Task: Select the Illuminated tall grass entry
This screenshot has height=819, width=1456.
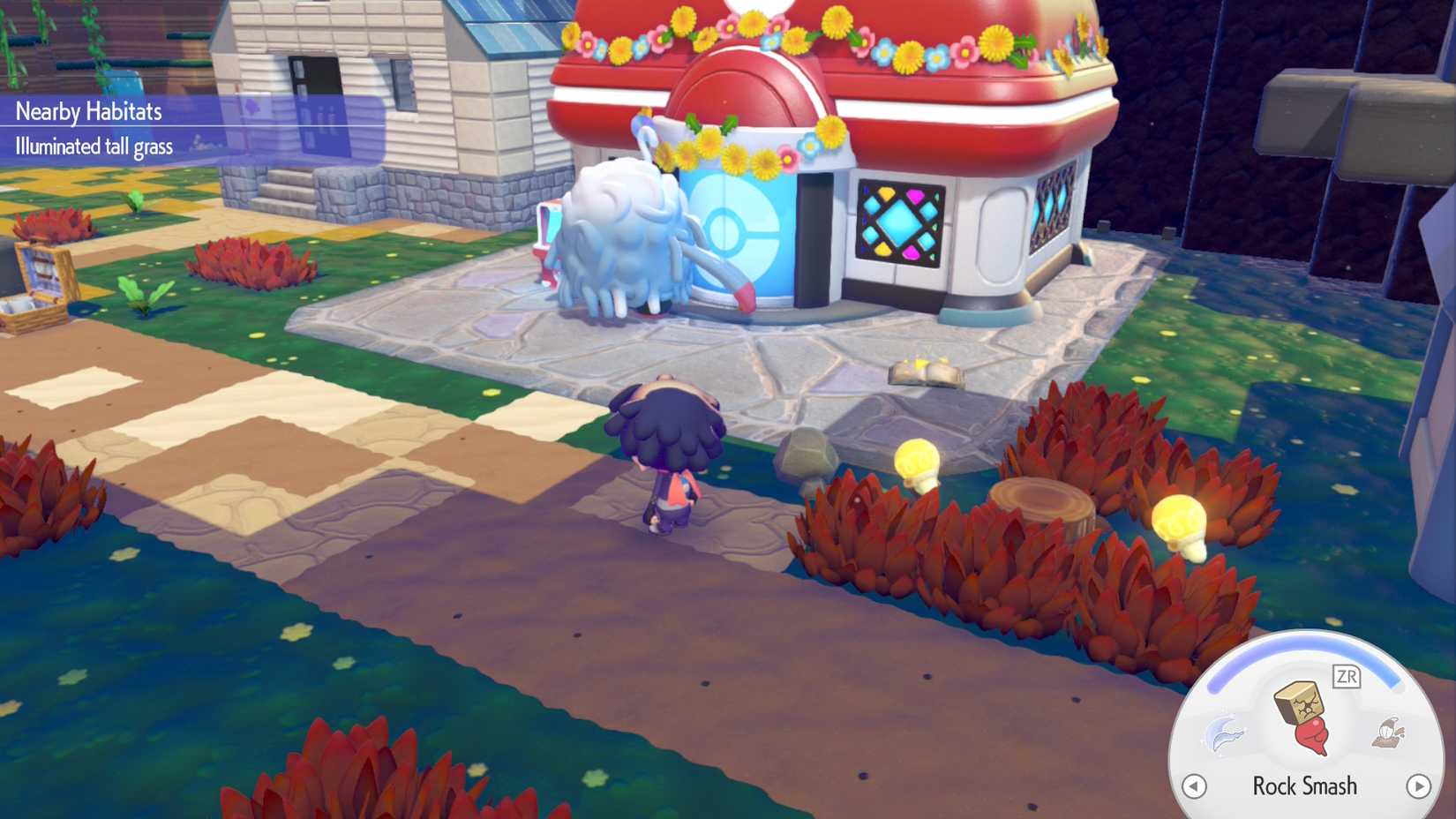Action: (94, 147)
